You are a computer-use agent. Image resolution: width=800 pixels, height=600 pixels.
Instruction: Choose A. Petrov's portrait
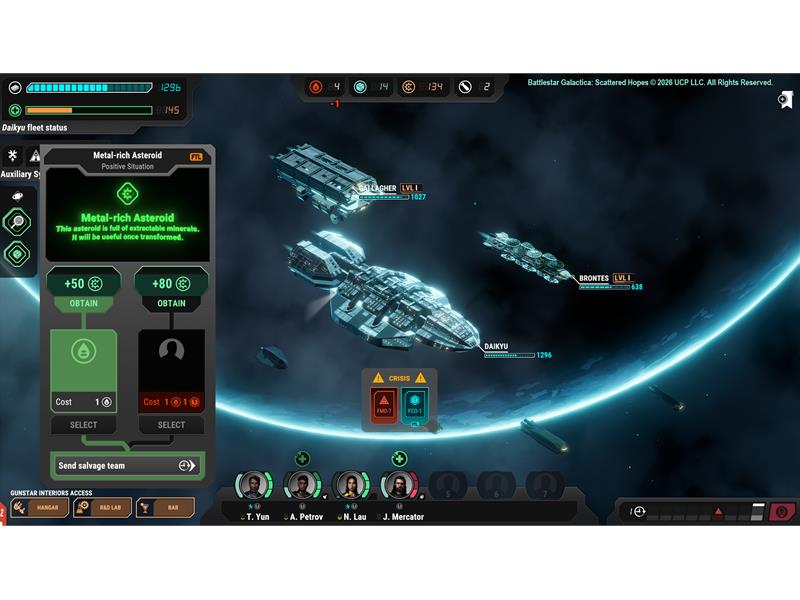(302, 485)
